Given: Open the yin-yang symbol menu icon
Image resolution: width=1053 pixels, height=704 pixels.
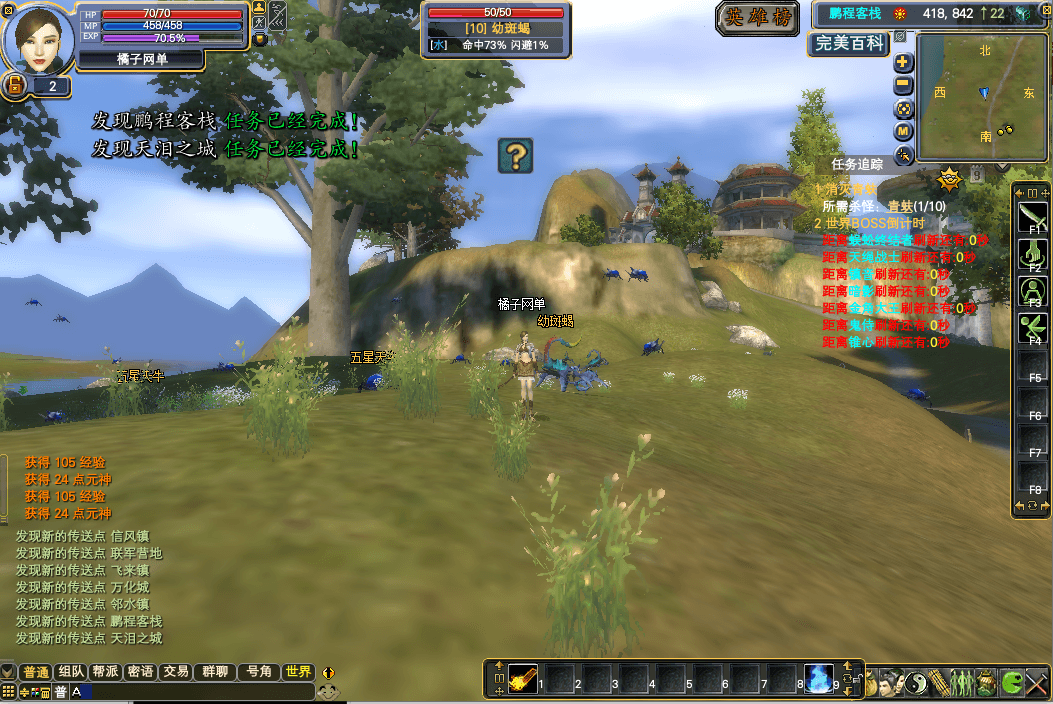Looking at the screenshot, I should click(x=917, y=683).
